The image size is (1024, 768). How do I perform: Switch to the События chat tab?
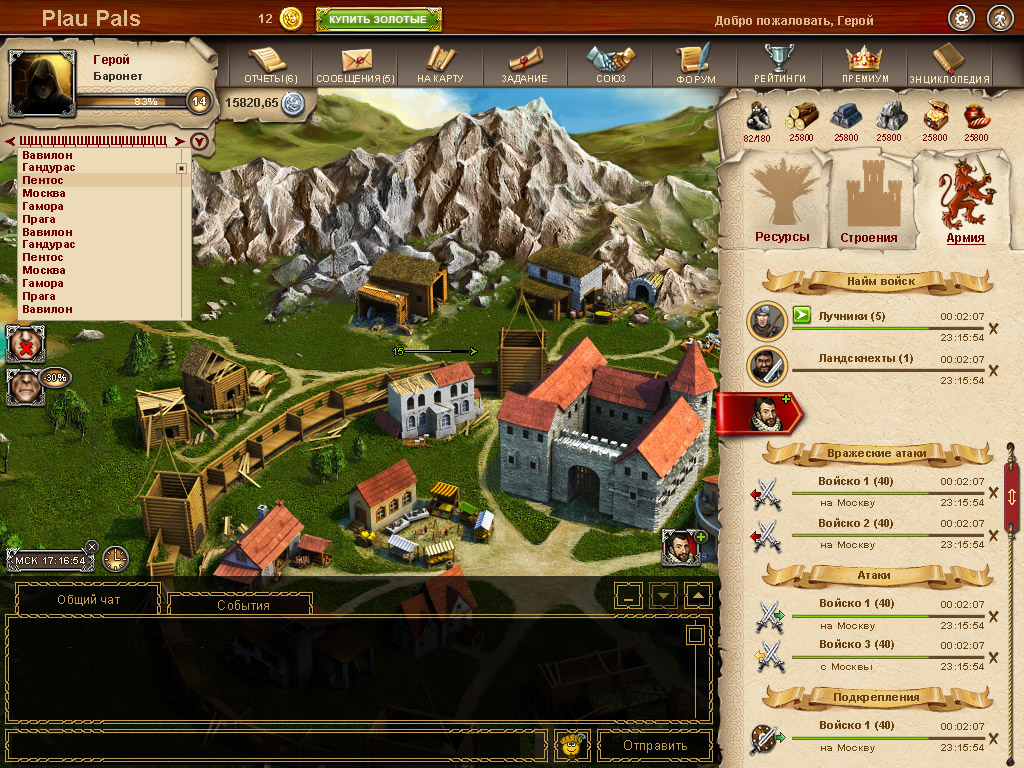tap(242, 605)
